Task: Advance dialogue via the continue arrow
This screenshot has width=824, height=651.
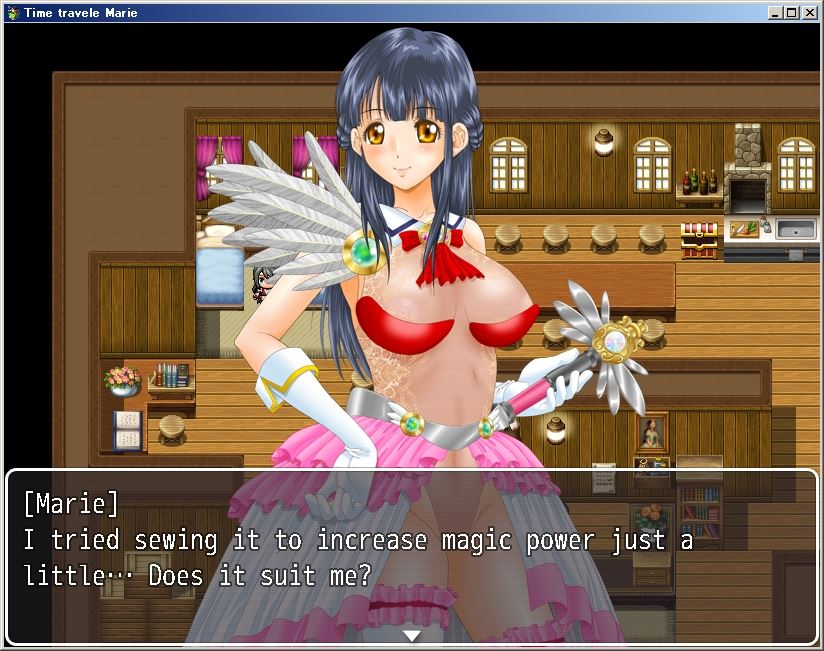Action: (x=411, y=635)
